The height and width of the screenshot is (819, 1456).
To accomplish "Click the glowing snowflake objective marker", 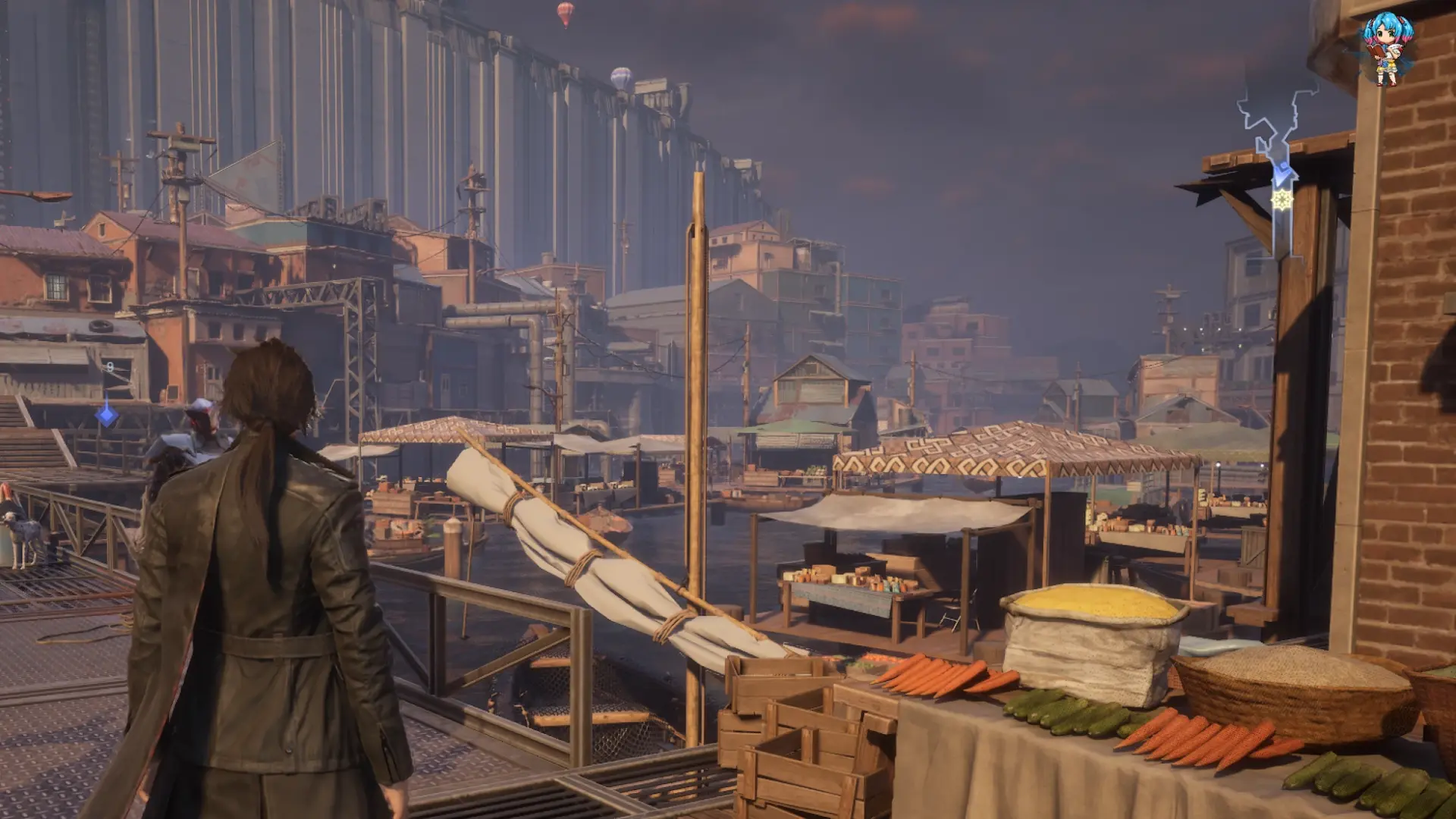I will pos(1282,200).
